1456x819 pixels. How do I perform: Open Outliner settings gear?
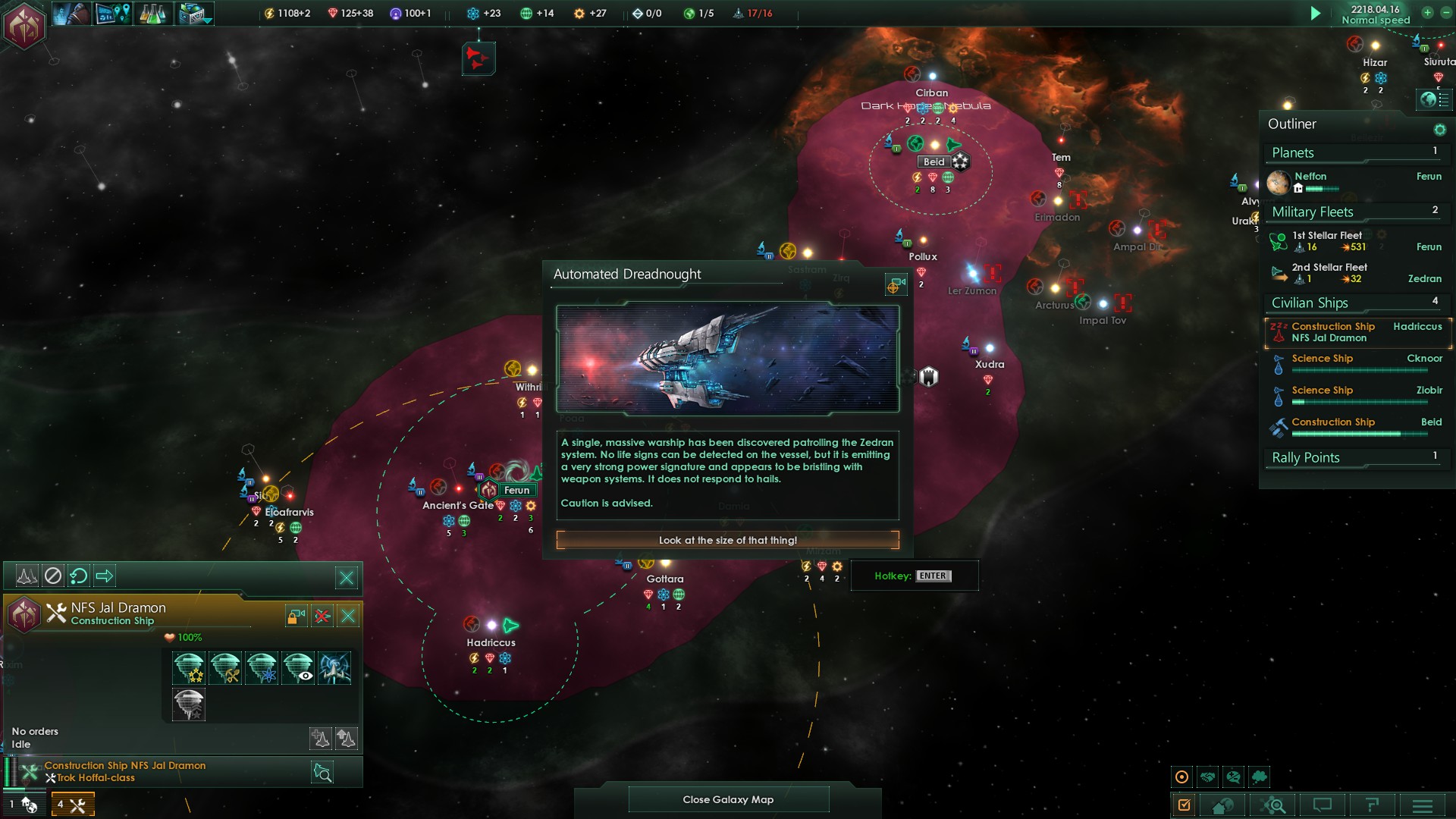1439,130
